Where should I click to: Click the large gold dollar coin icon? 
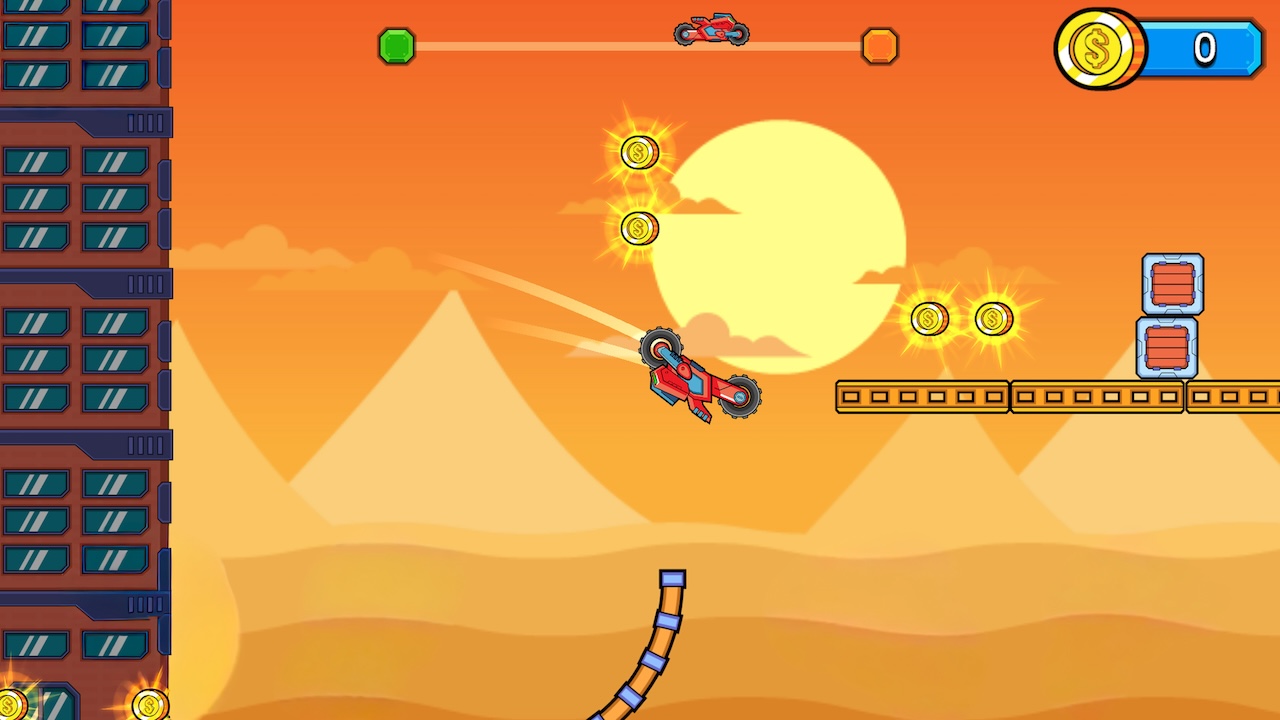pos(1100,50)
